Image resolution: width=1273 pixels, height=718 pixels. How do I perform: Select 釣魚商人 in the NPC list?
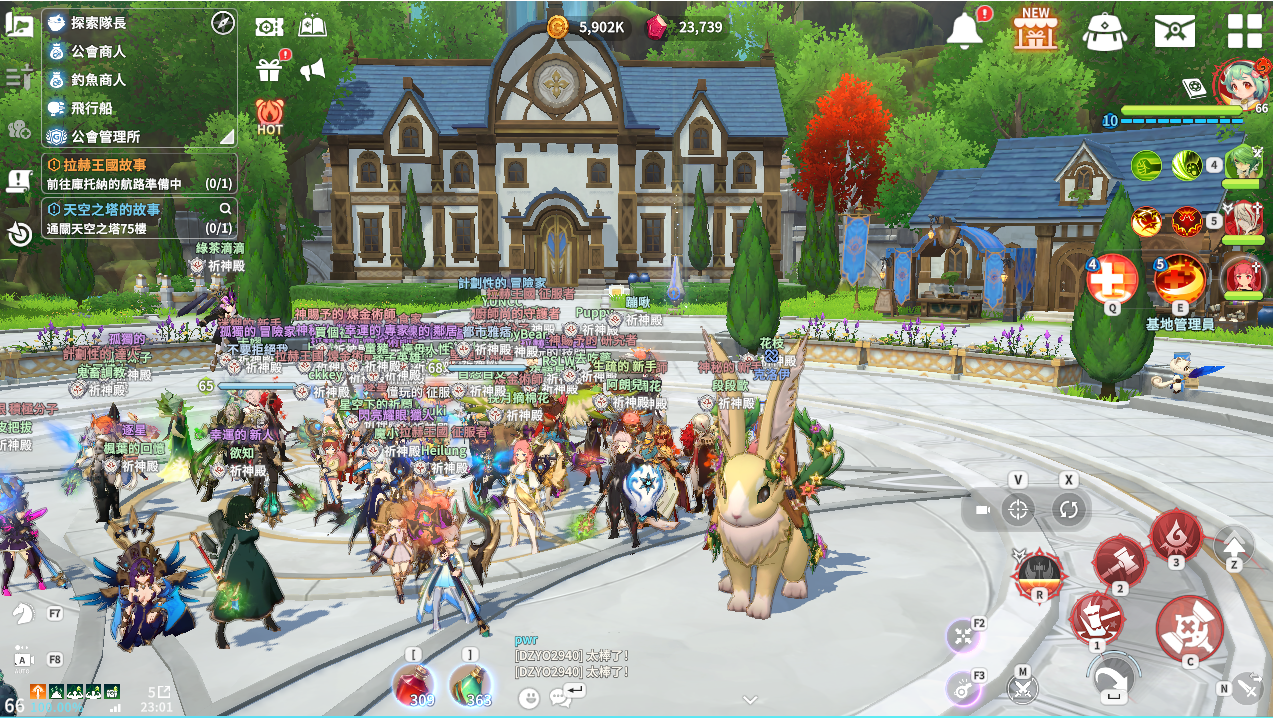pos(97,80)
